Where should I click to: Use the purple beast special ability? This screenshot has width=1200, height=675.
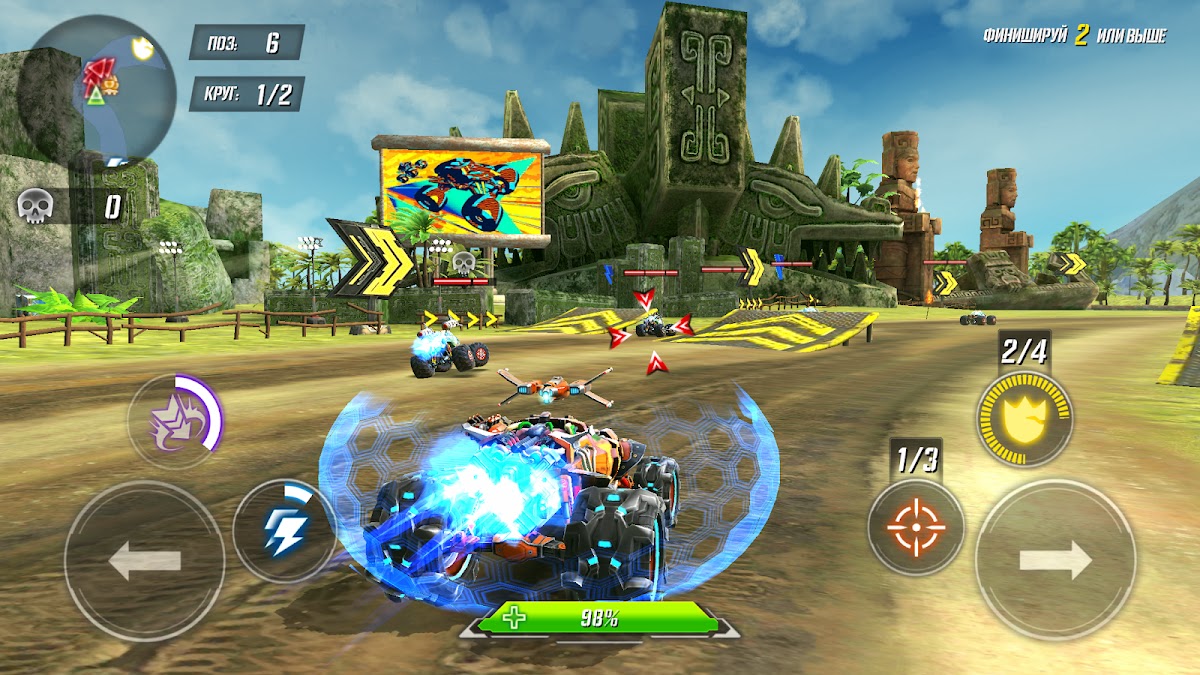(176, 422)
